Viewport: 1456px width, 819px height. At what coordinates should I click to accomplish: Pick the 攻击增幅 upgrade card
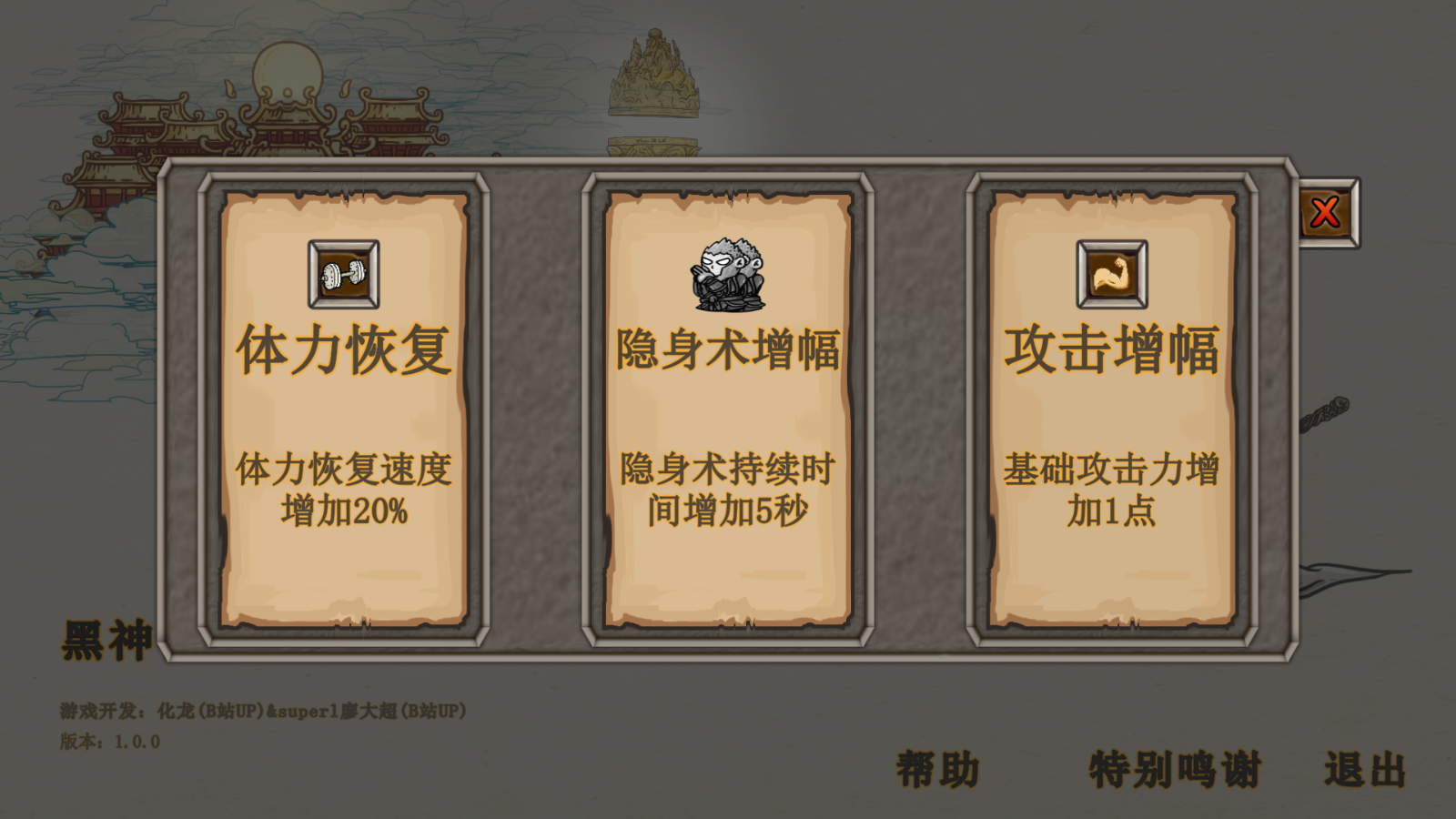point(1110,409)
